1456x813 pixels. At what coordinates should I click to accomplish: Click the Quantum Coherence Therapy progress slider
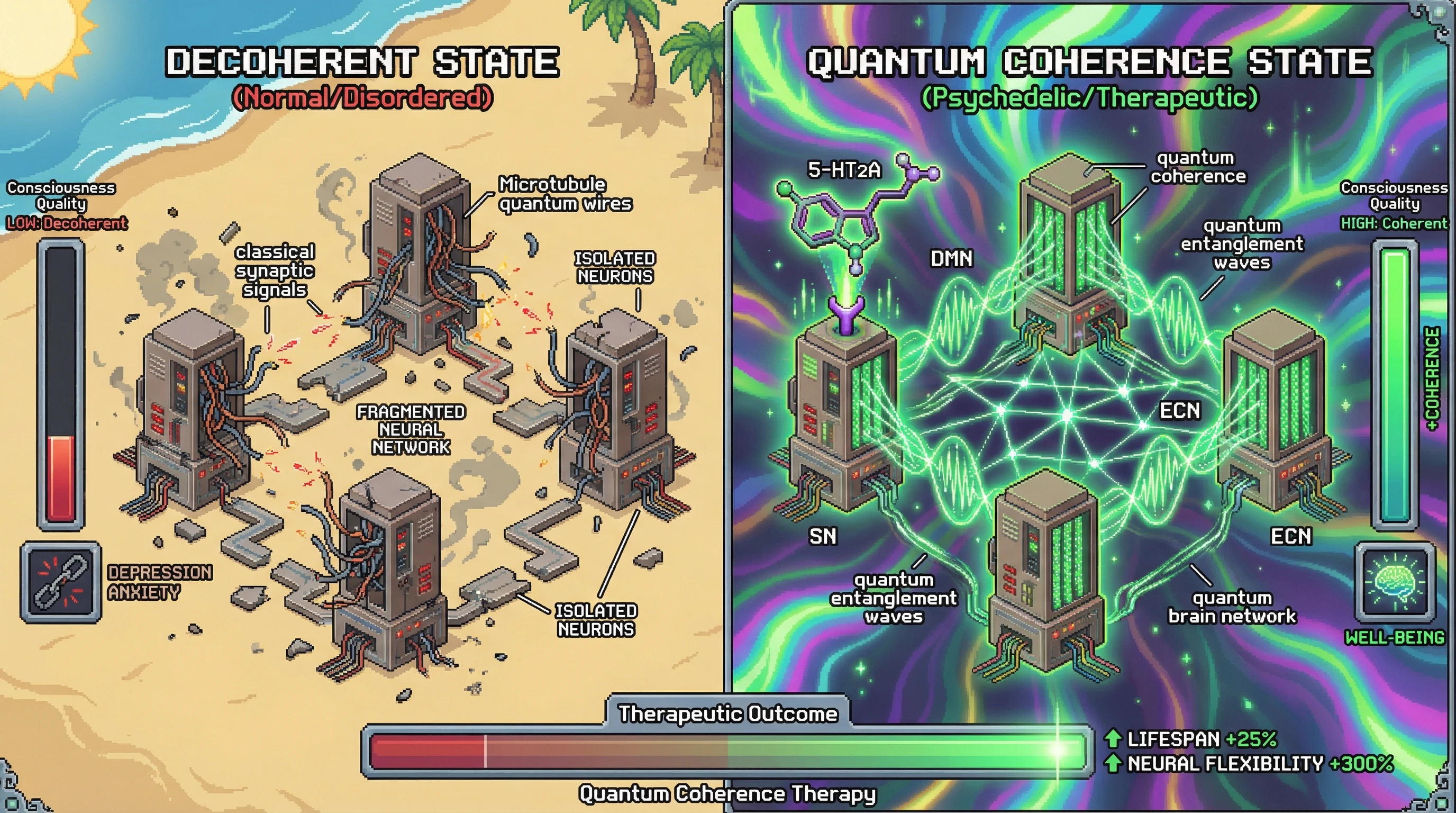(x=727, y=751)
